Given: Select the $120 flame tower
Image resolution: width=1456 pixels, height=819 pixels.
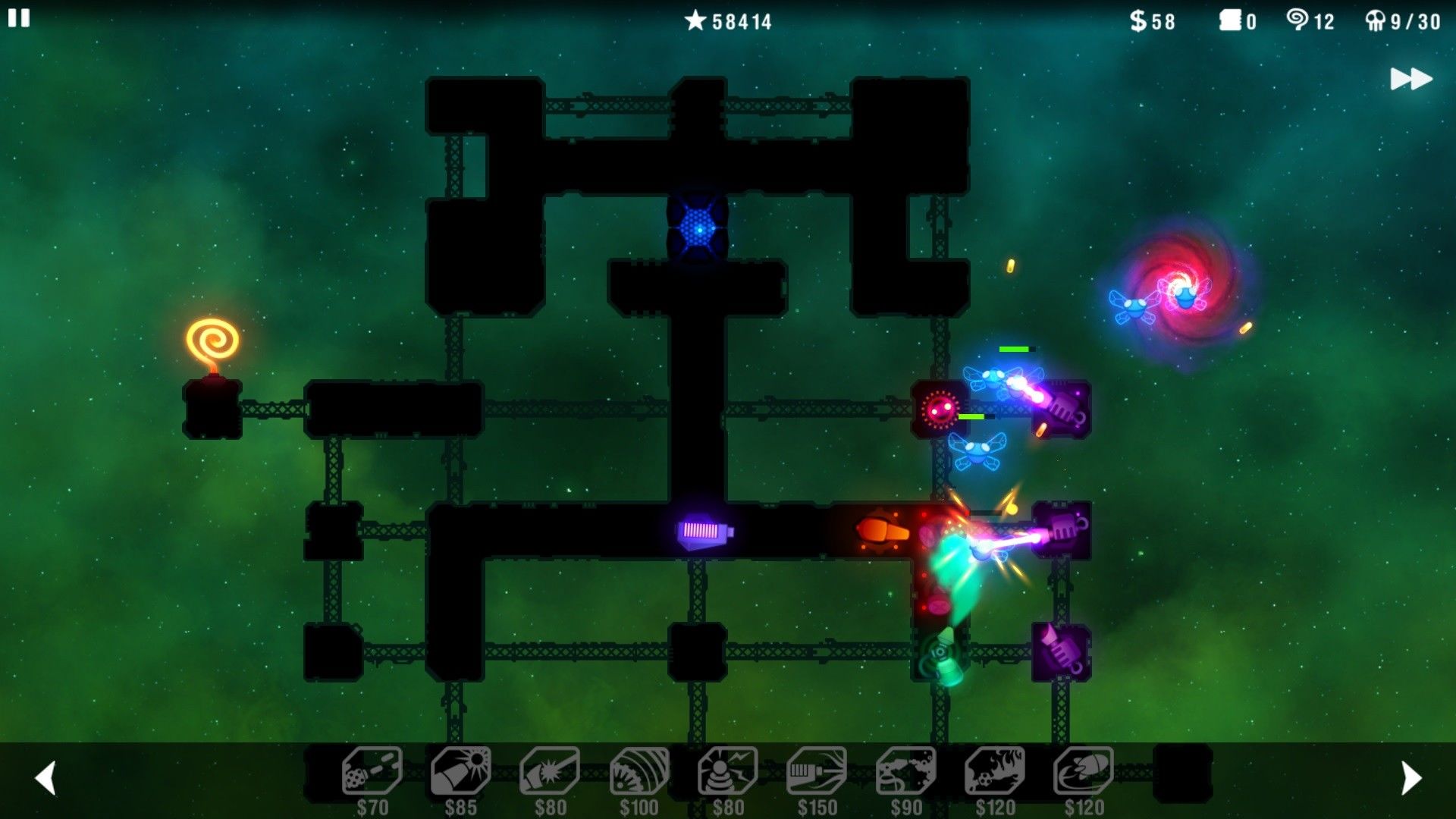Looking at the screenshot, I should (x=995, y=771).
